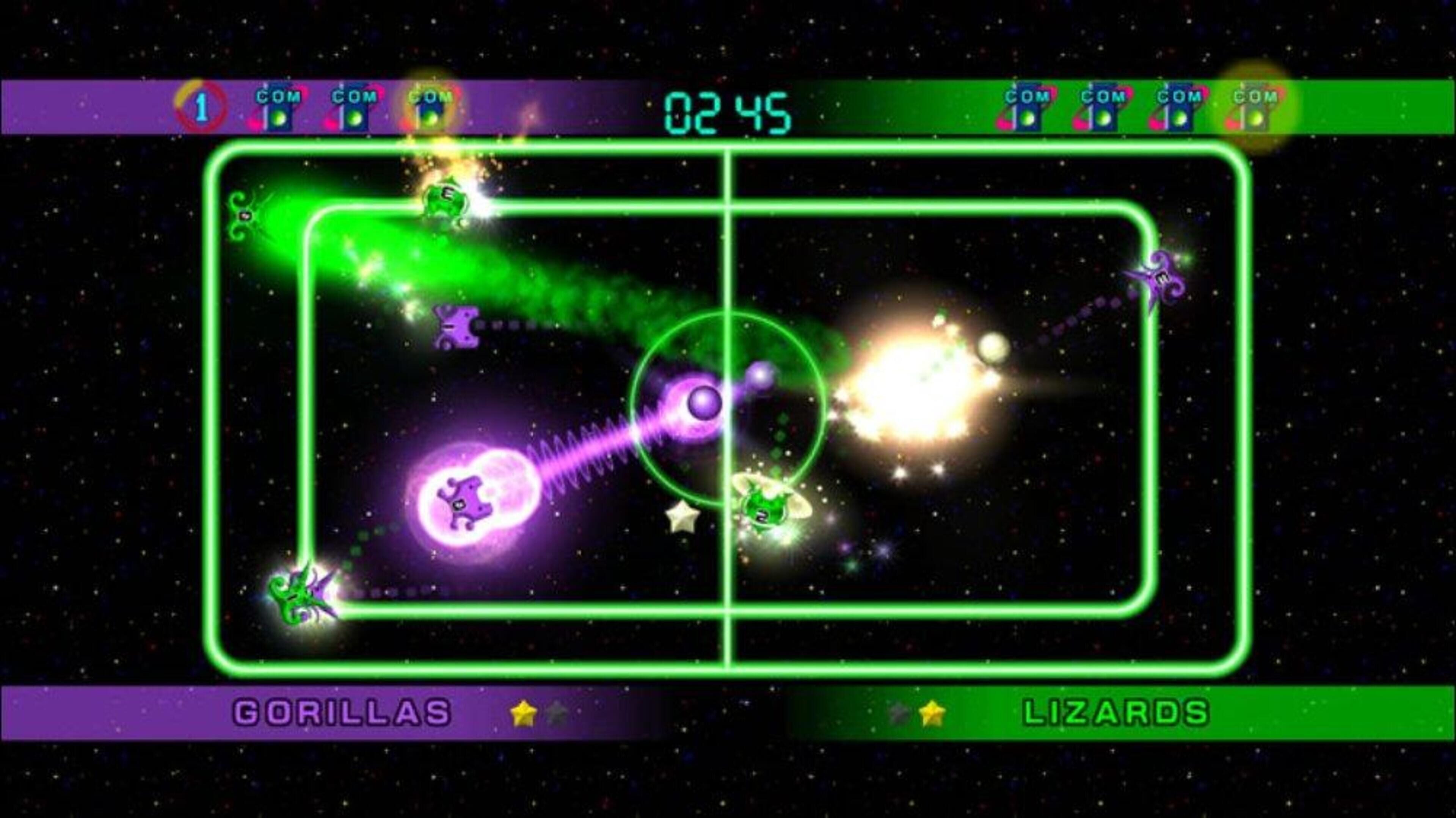Click the Lizards team banner
The height and width of the screenshot is (818, 1456).
pos(1116,712)
